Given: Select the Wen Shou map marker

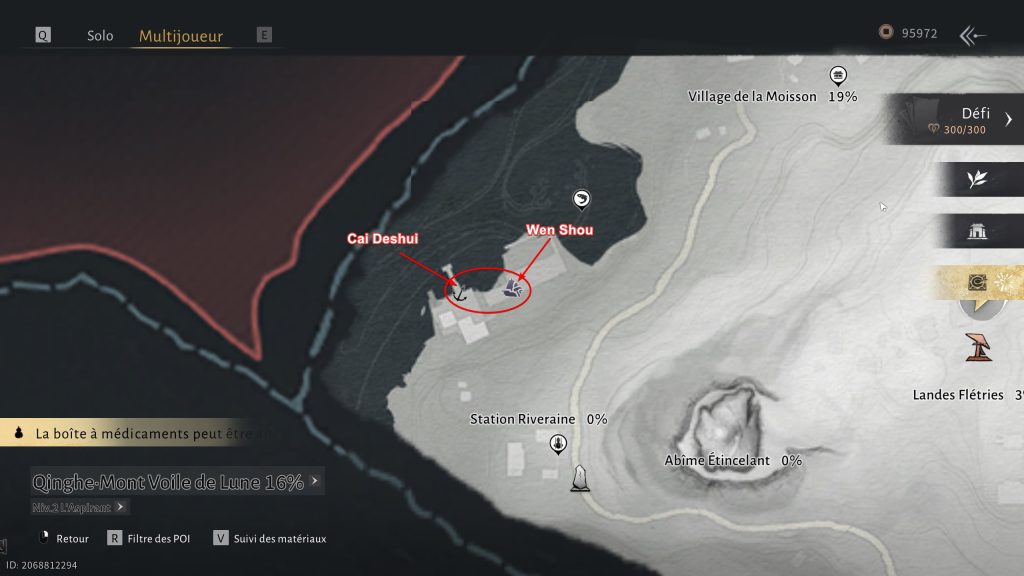Looking at the screenshot, I should pos(511,290).
